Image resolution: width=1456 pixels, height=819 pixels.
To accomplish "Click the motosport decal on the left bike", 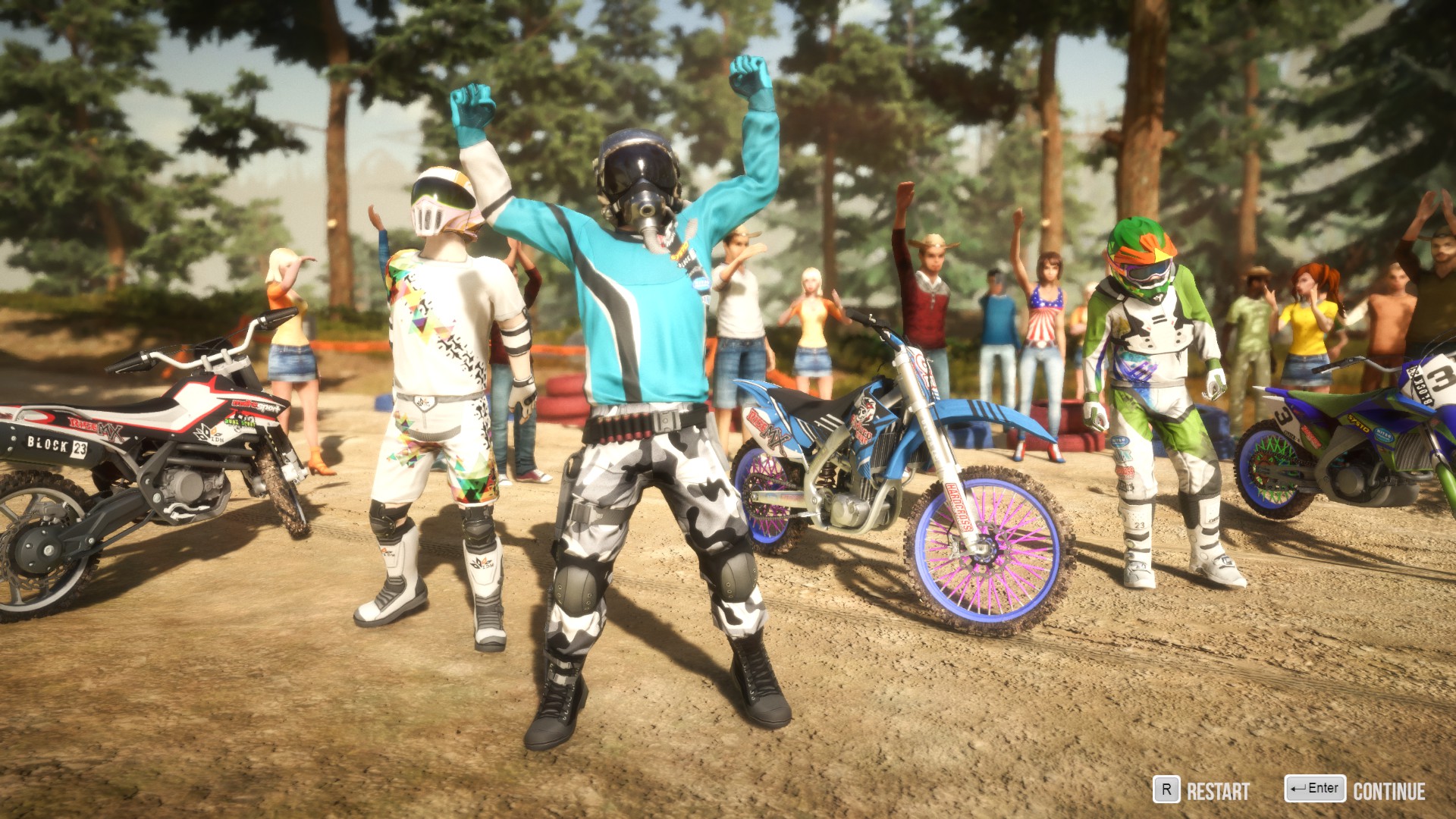I will tap(253, 406).
